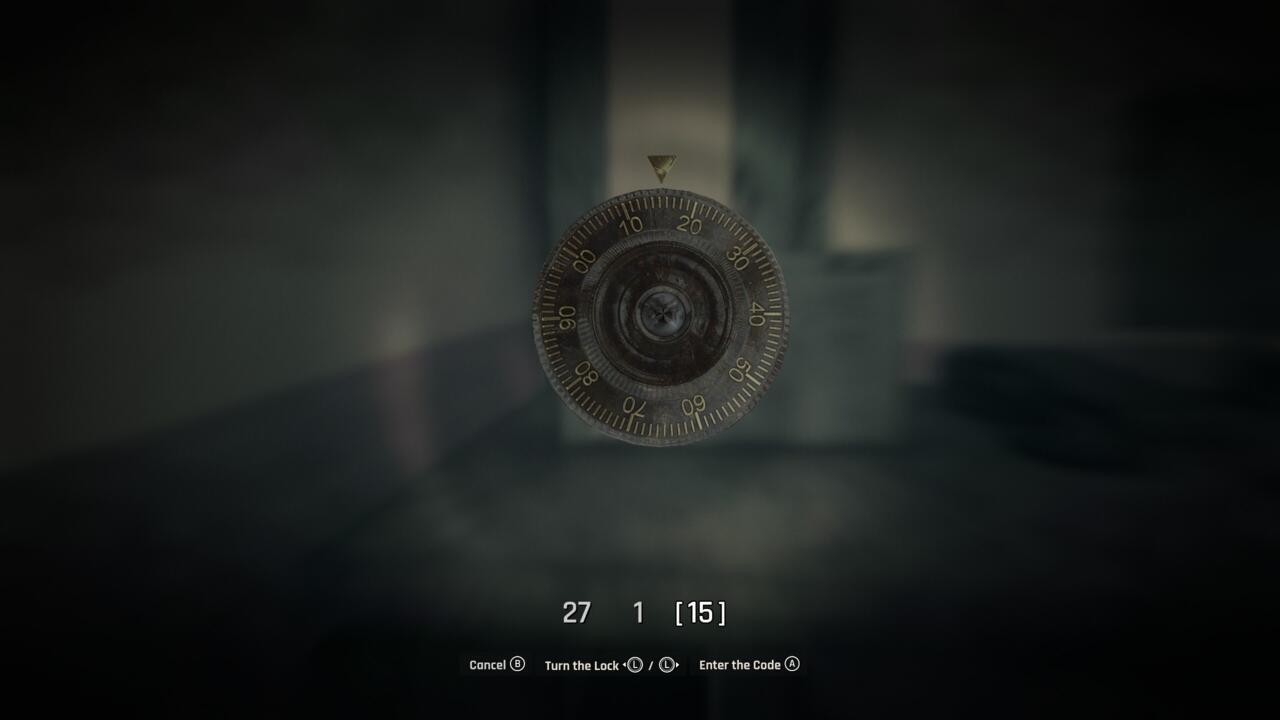Click the dial's outer tick-mark ring

tap(661, 200)
